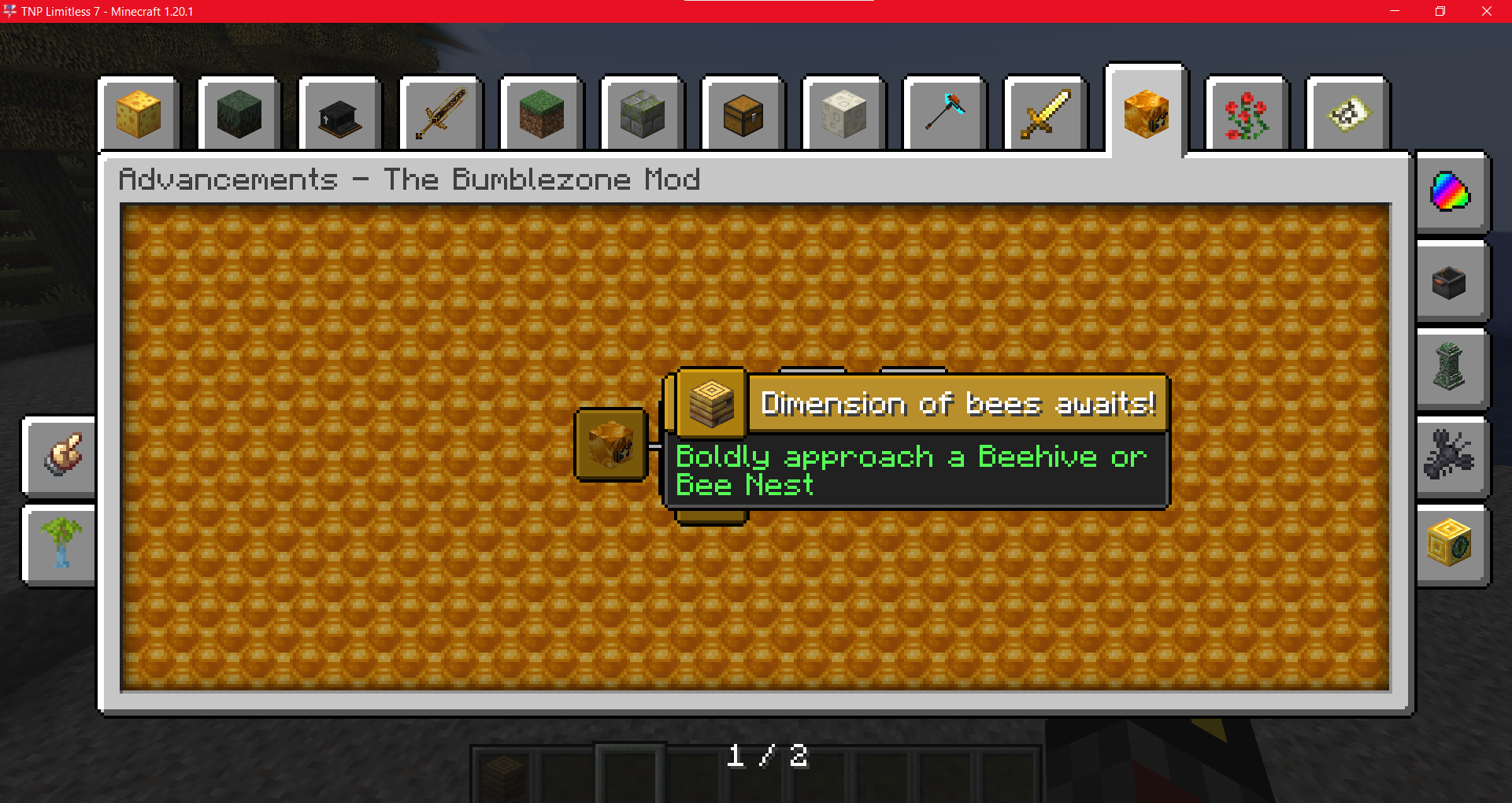Select the wooden barrel advancements category

(743, 114)
